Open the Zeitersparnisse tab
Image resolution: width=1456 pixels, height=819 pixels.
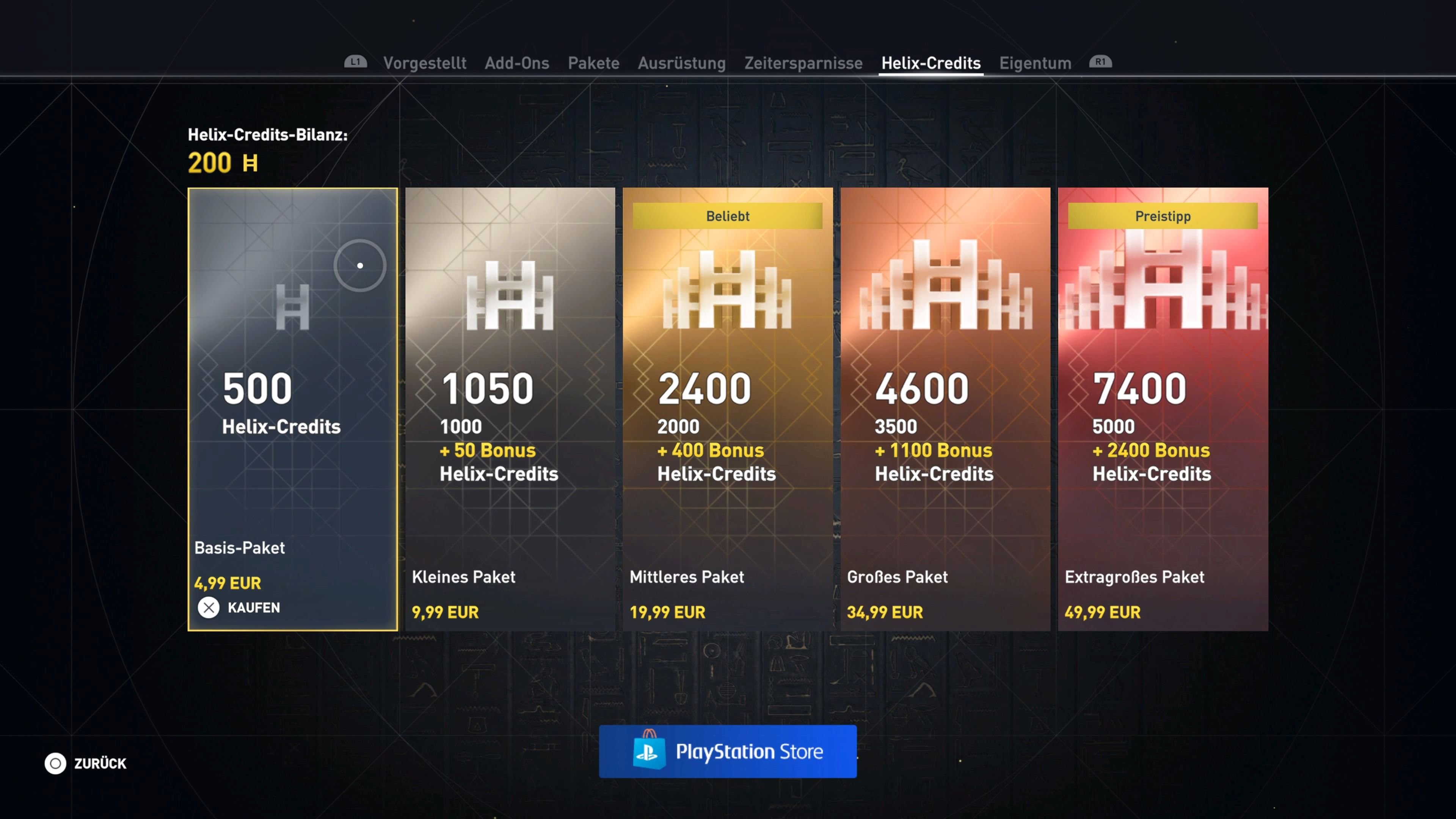click(x=803, y=63)
